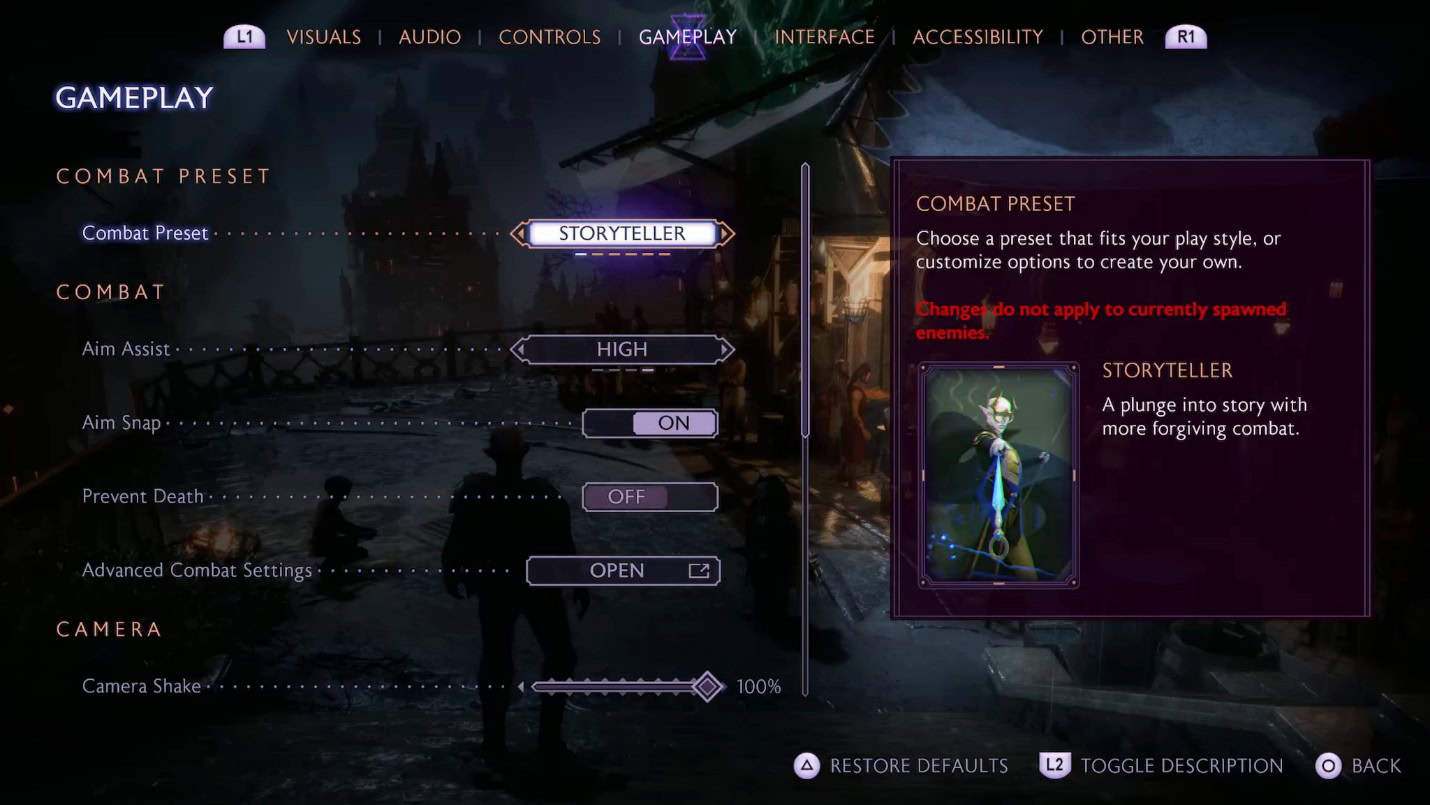The height and width of the screenshot is (805, 1430).
Task: Open the Audio settings tab
Action: (x=430, y=37)
